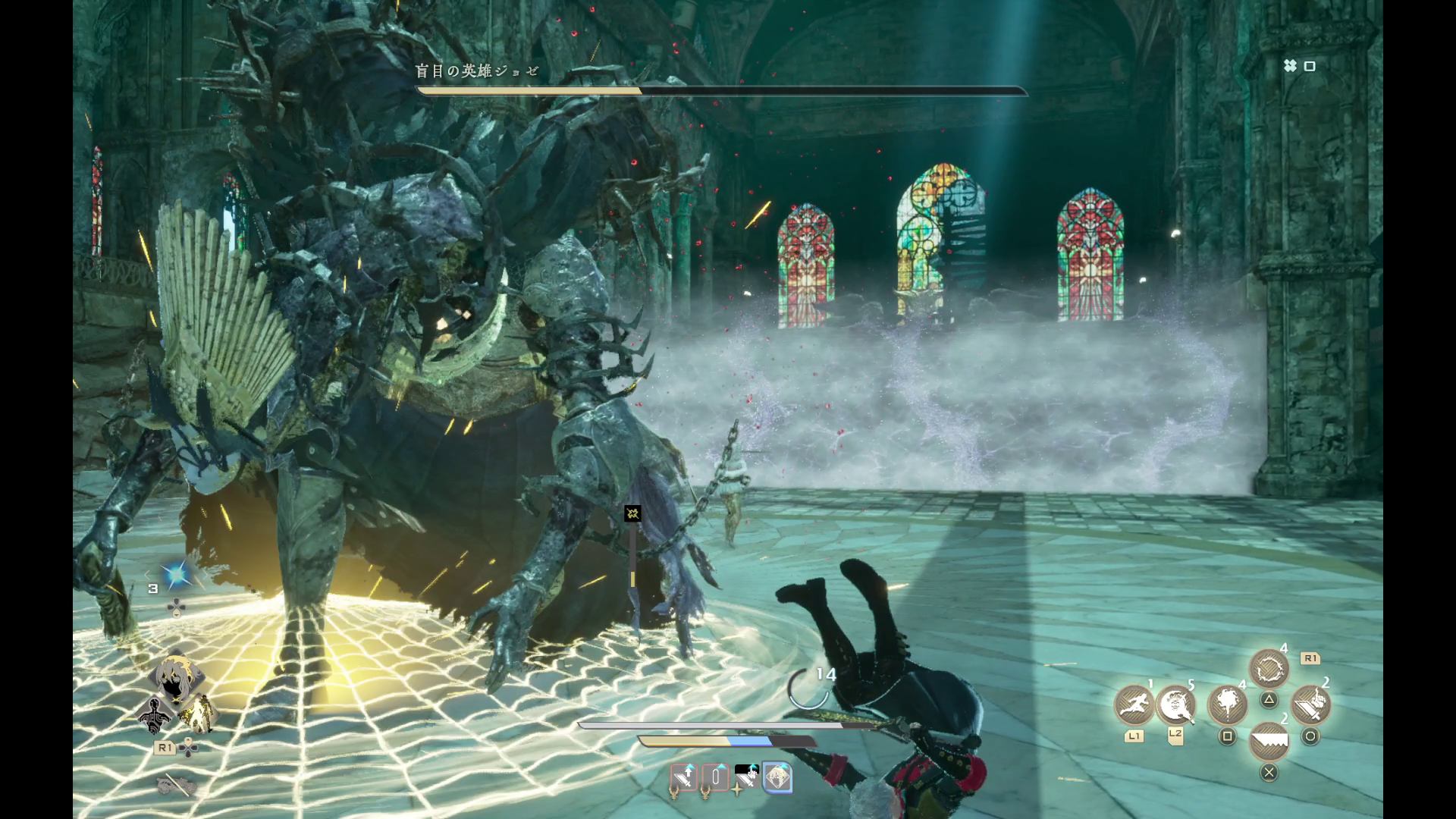The width and height of the screenshot is (1456, 819).
Task: Choose the dark robotic figure form diamond
Action: click(x=155, y=715)
